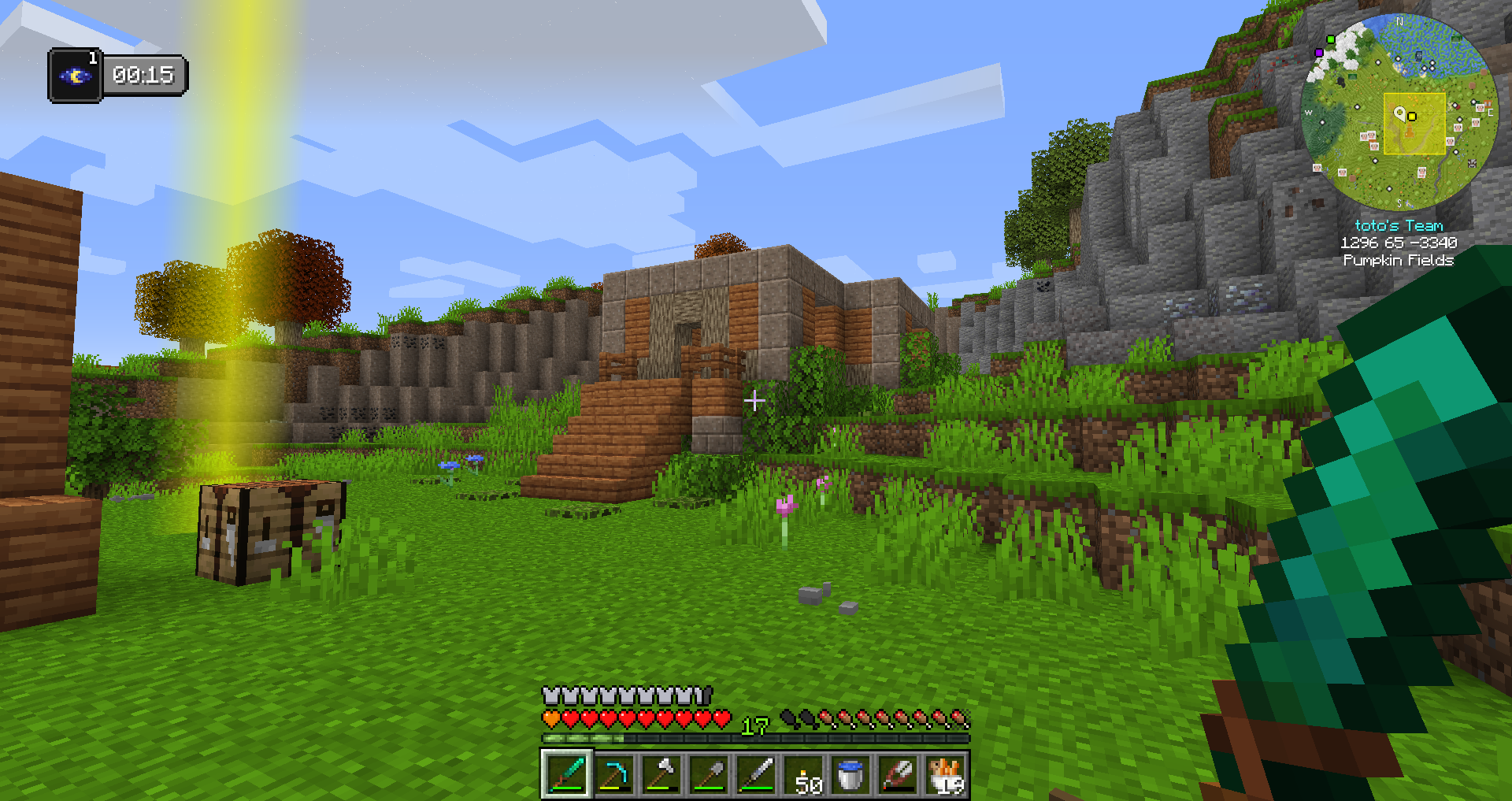Click the night vision status effect icon
Image resolution: width=1512 pixels, height=801 pixels.
[x=76, y=76]
